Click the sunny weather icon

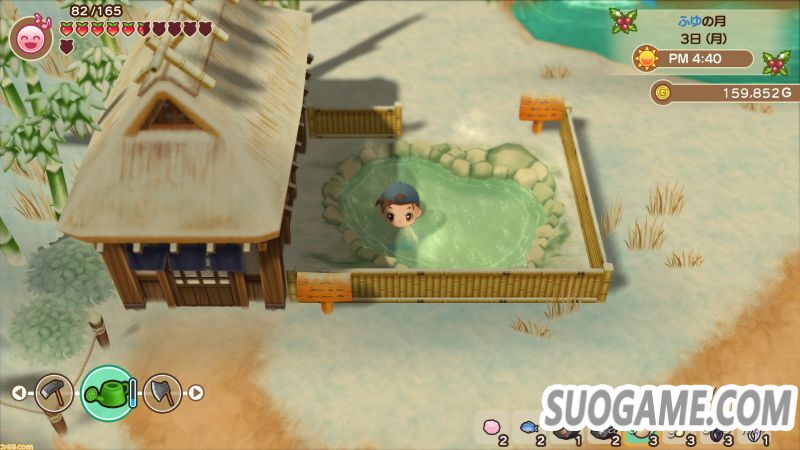click(646, 58)
